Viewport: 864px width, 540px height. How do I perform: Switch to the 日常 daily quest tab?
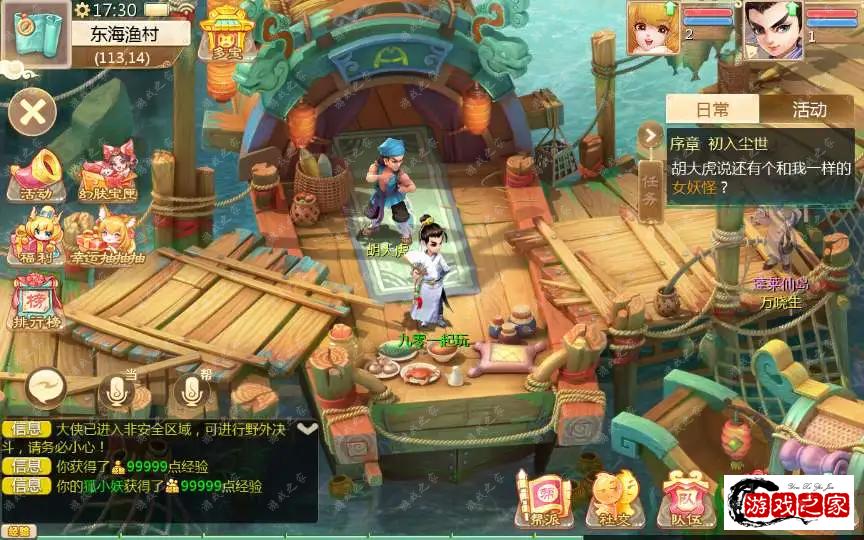click(713, 109)
